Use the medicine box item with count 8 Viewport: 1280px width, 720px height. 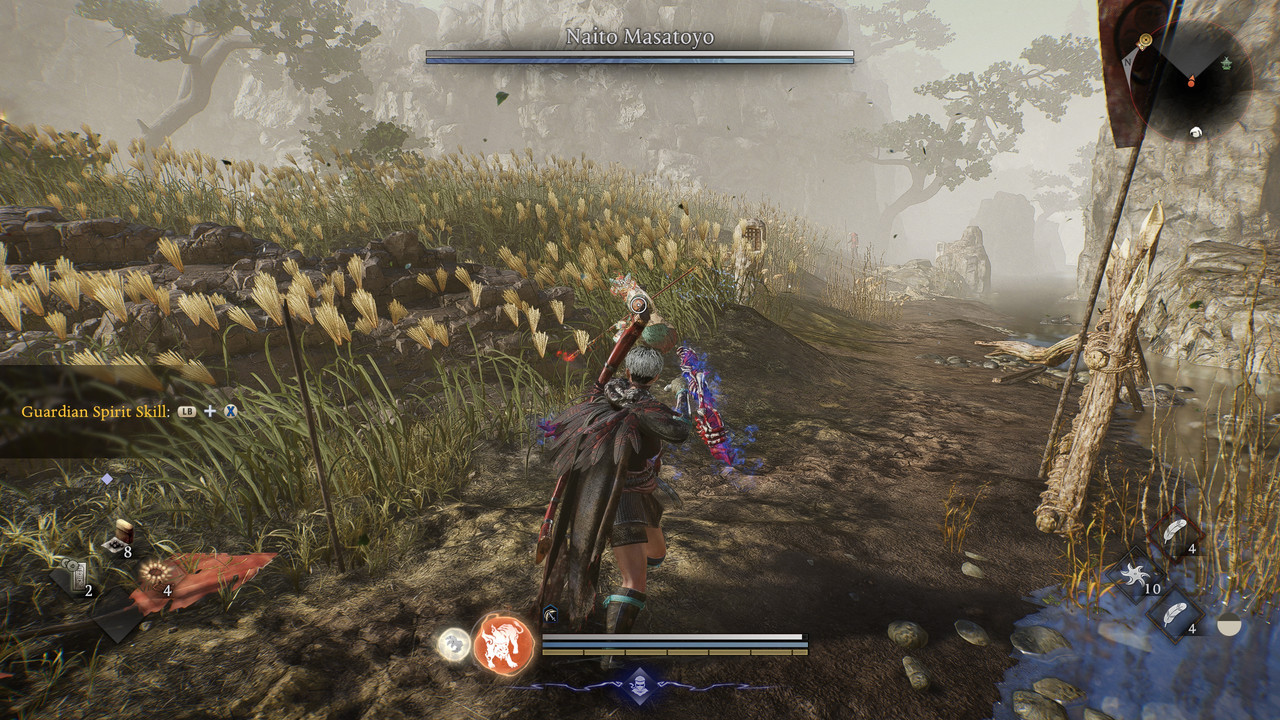coord(121,537)
